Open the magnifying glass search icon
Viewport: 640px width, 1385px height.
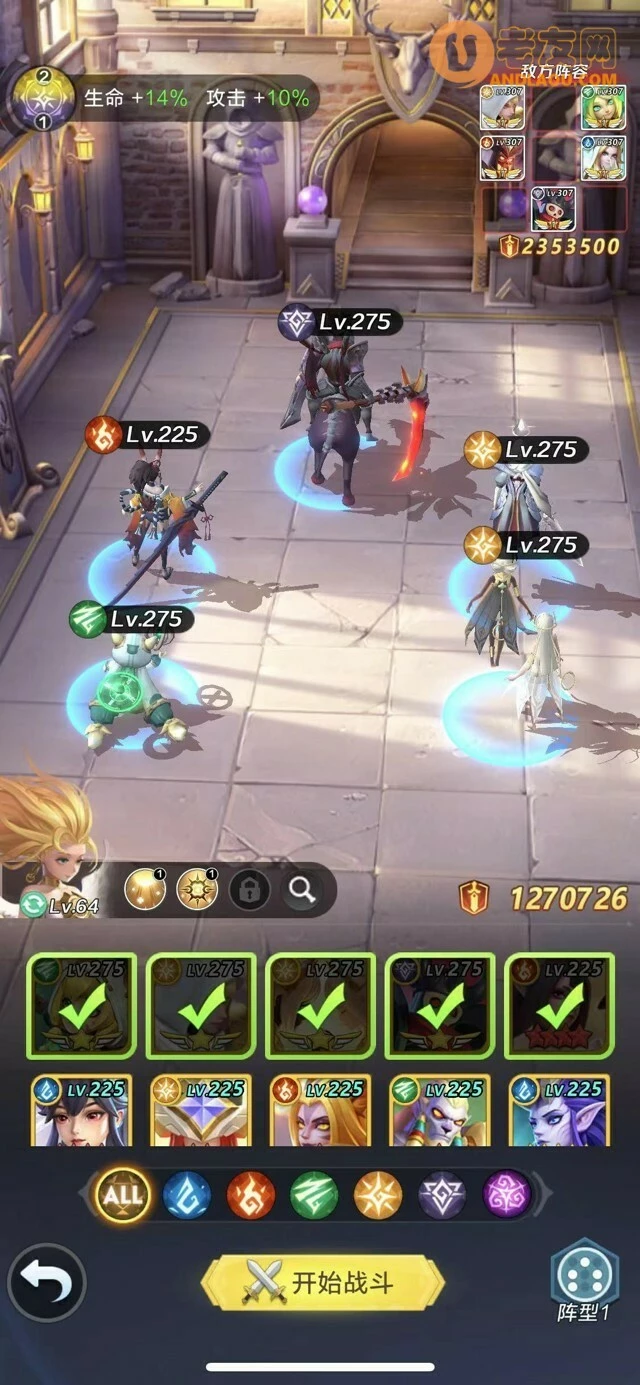tap(302, 889)
